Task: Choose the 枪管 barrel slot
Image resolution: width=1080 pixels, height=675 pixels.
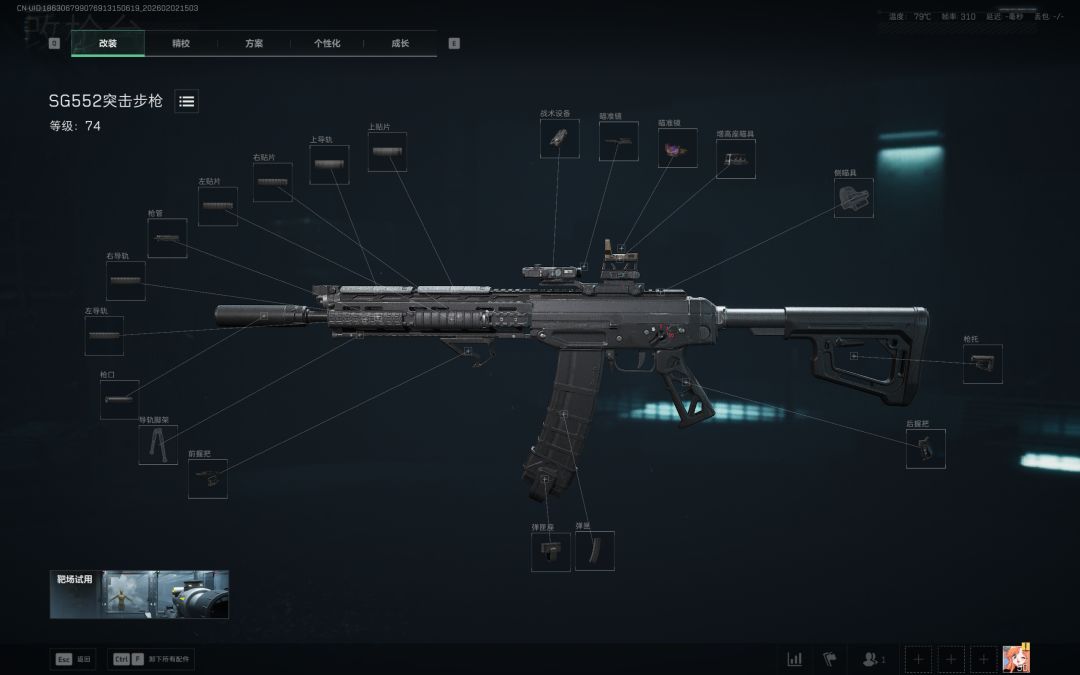Action: pyautogui.click(x=167, y=238)
